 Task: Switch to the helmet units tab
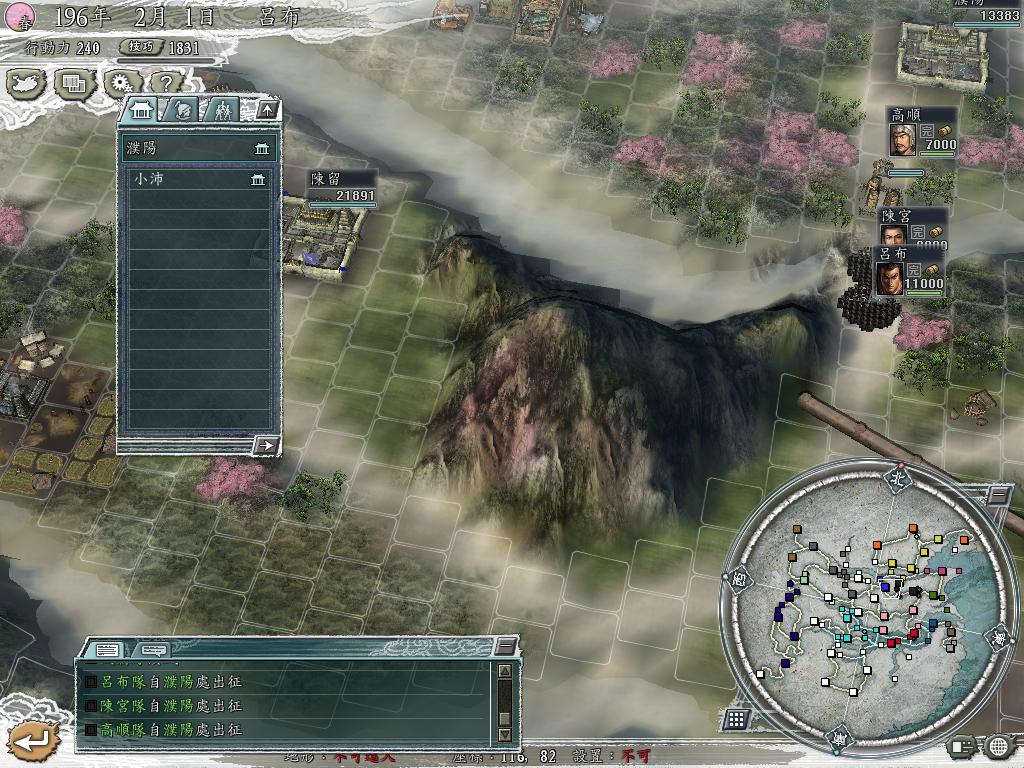coord(181,111)
